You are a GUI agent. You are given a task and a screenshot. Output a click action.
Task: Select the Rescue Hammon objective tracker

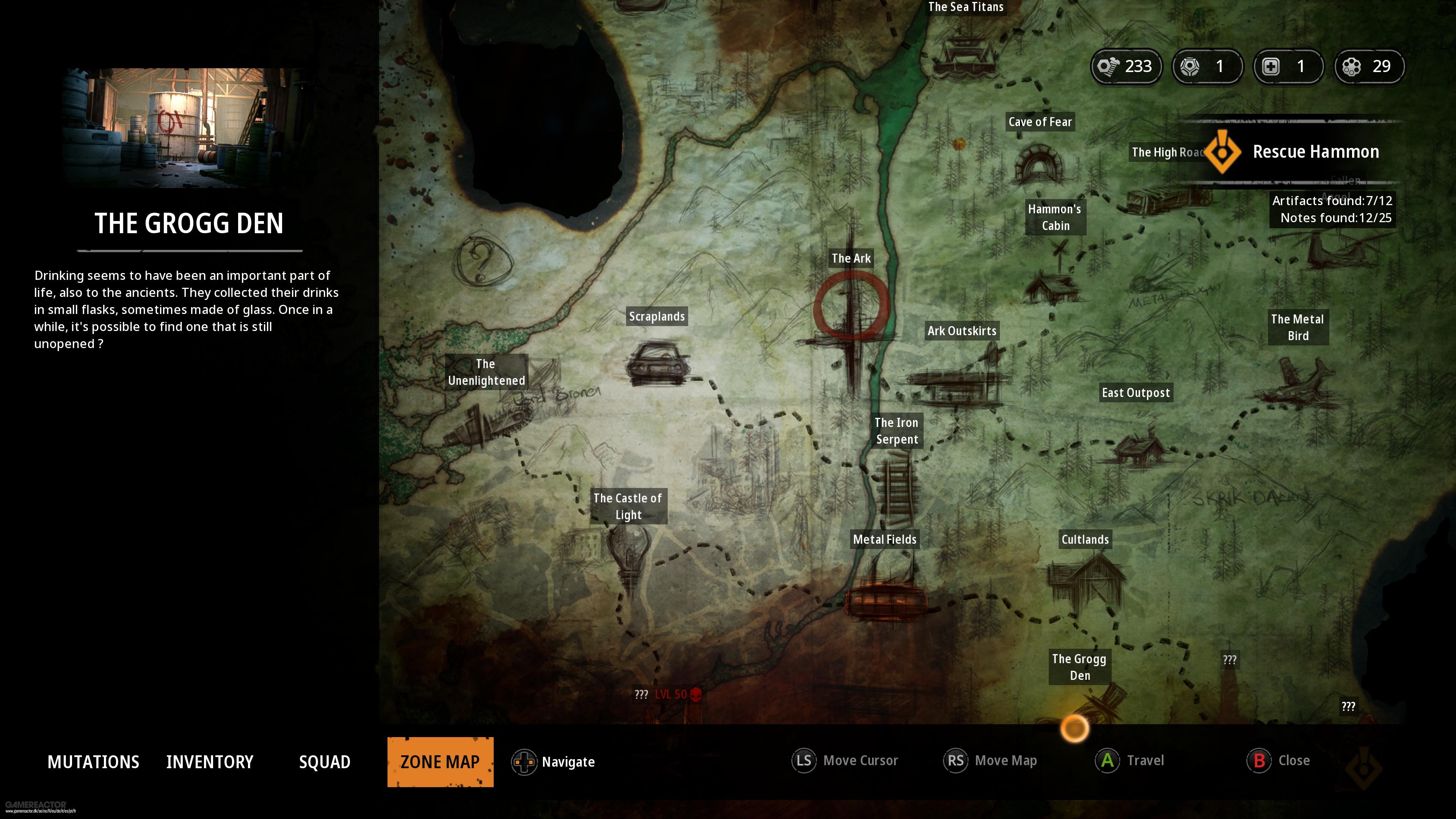[1315, 152]
